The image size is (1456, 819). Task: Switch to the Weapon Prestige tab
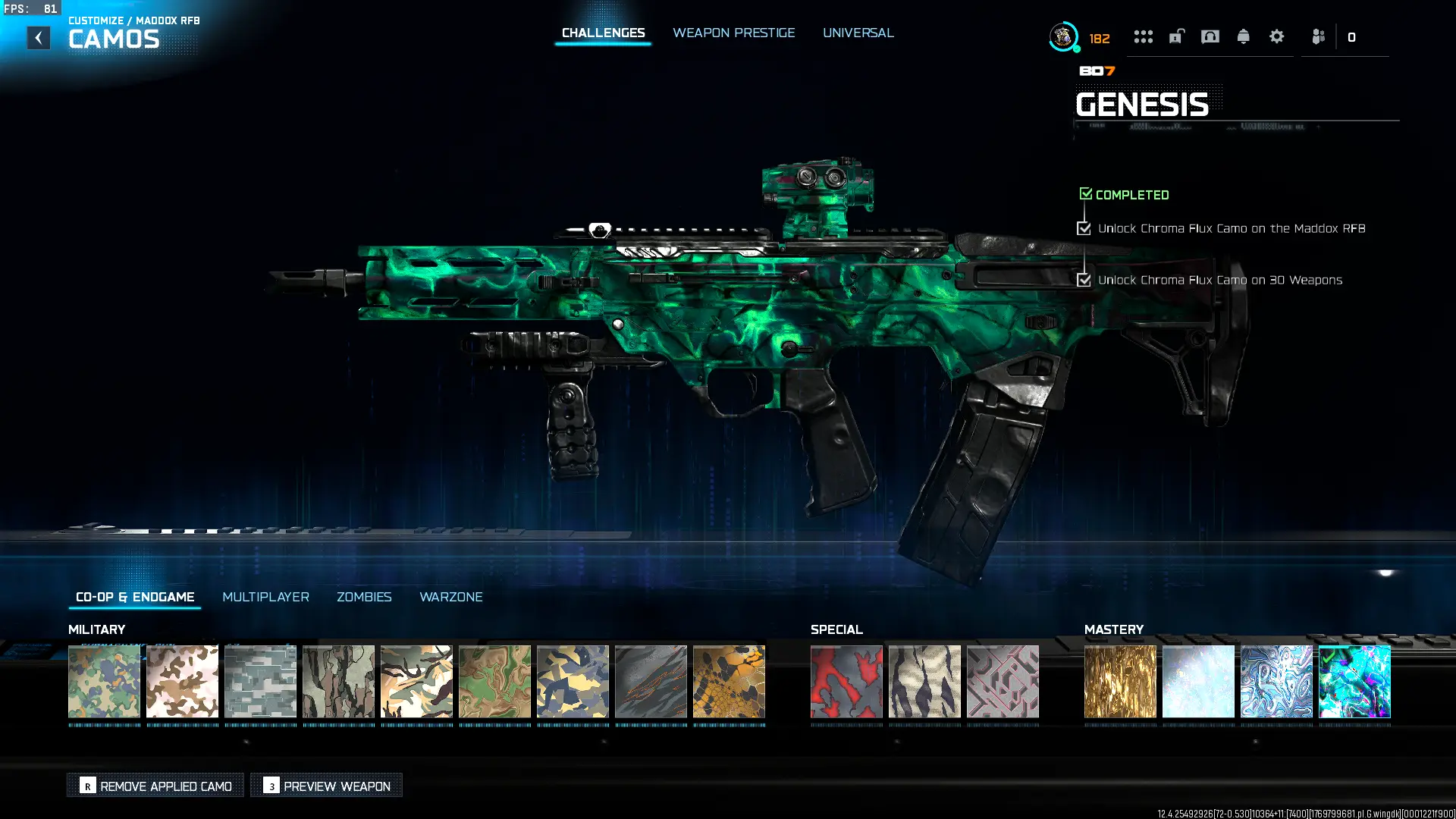733,33
